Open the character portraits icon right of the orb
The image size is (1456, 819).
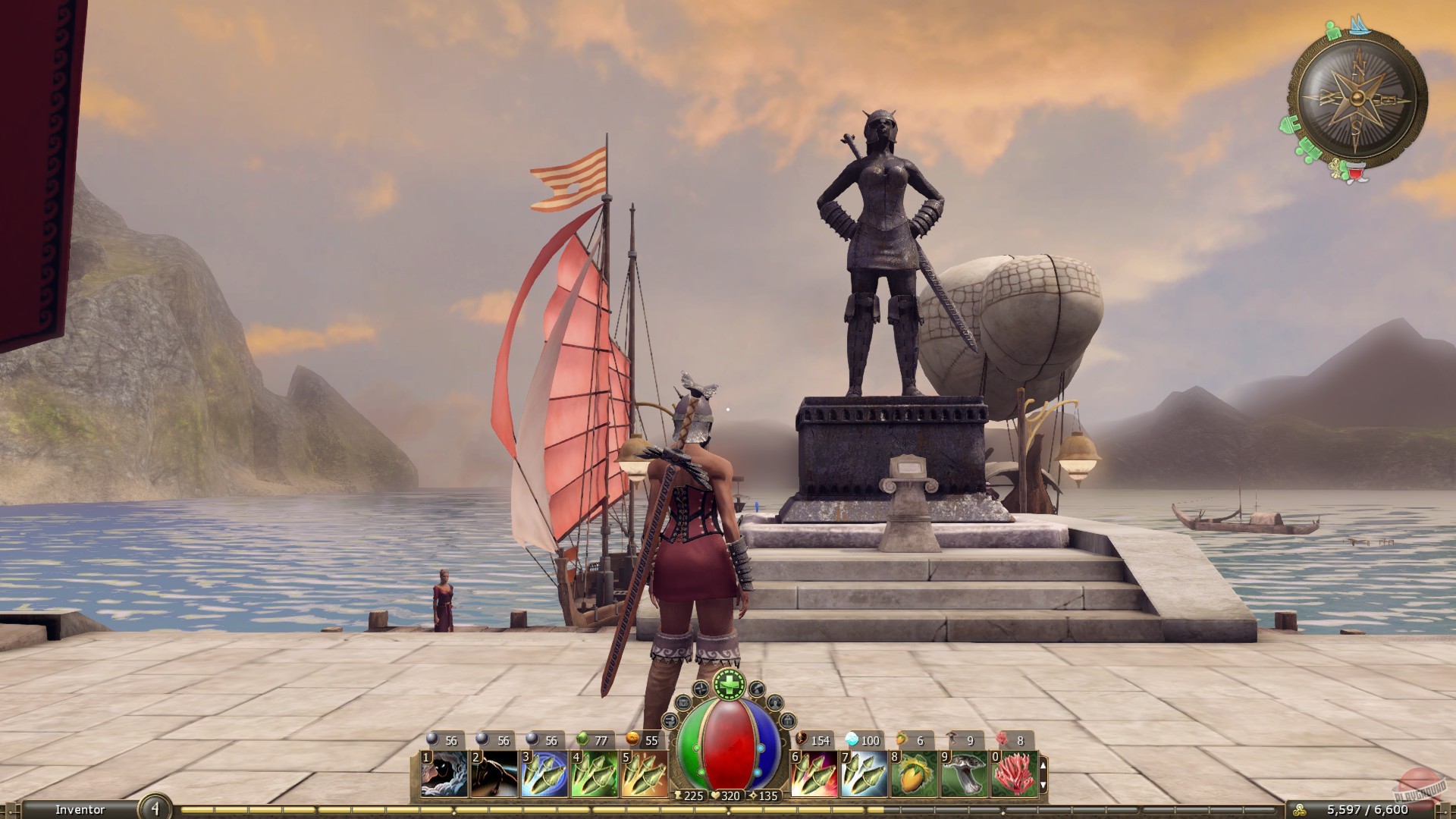point(775,704)
